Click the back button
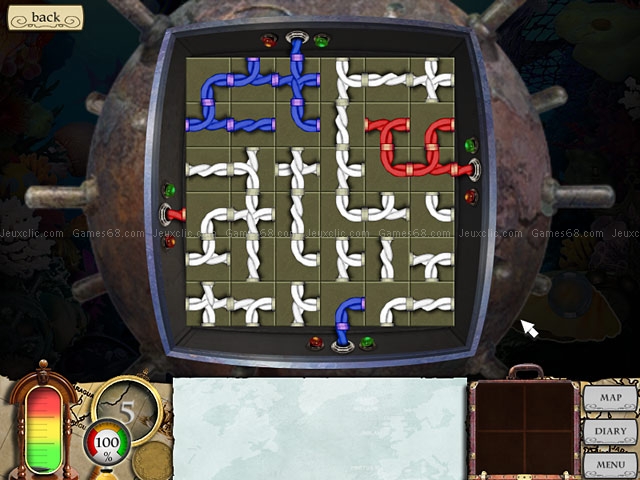The image size is (640, 480). pos(43,17)
